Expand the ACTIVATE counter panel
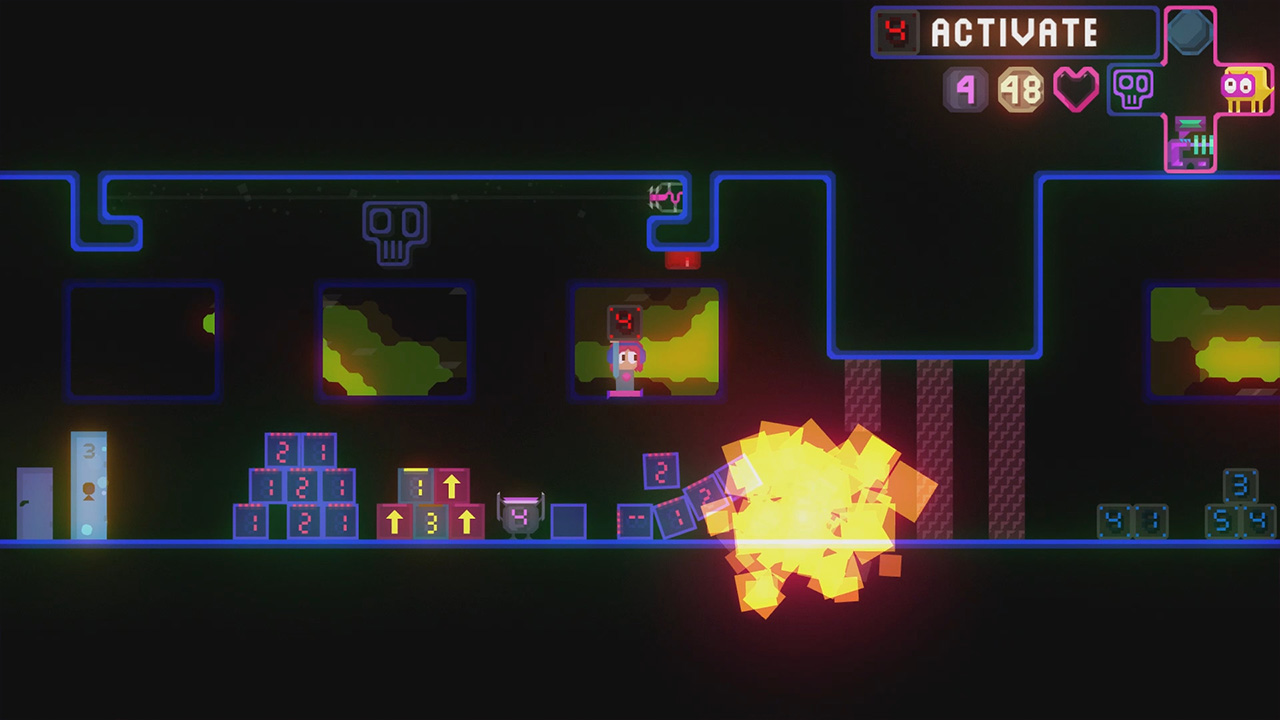The image size is (1280, 720). pyautogui.click(x=1010, y=33)
